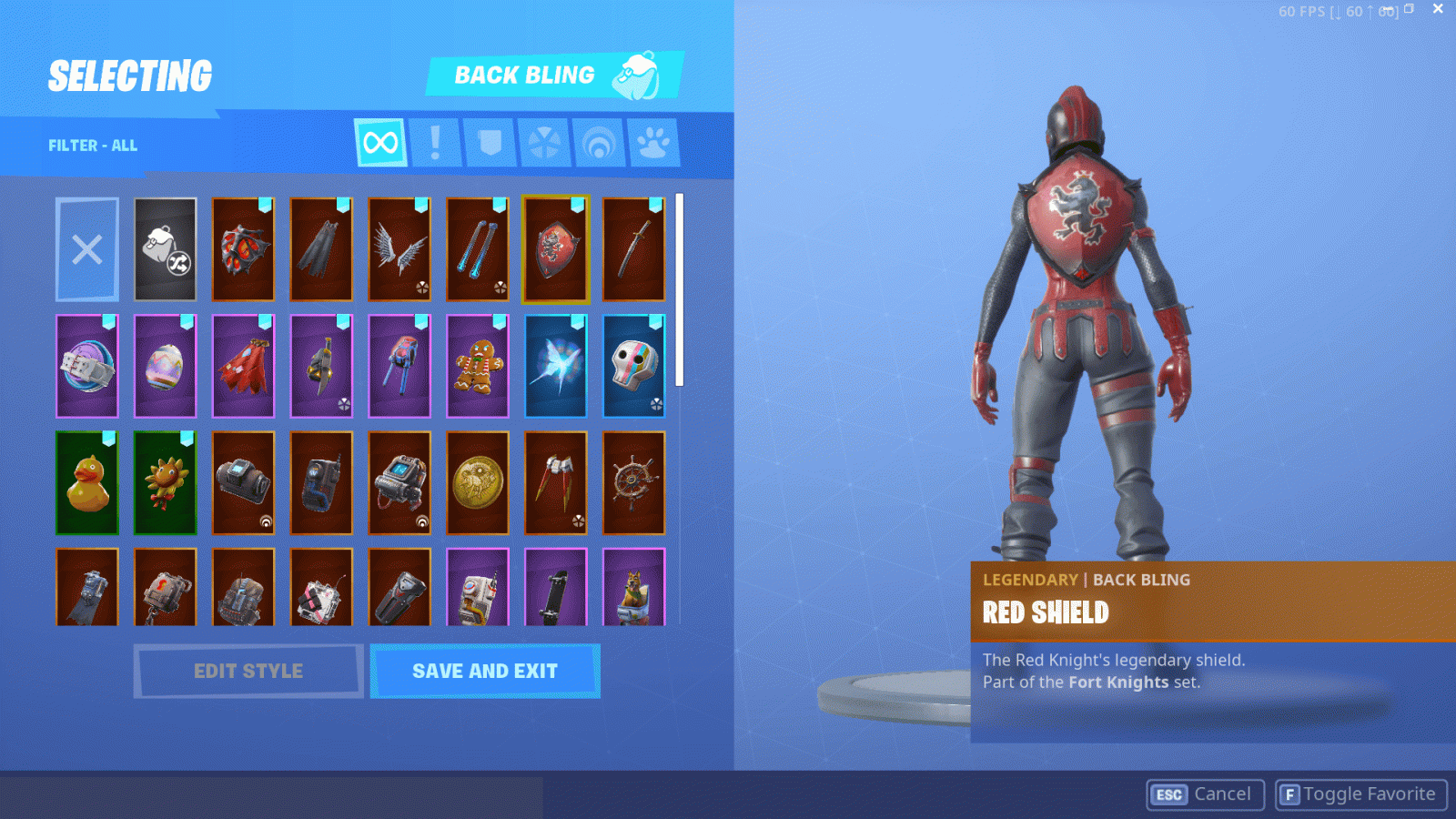1456x819 pixels.
Task: Click SAVE AND EXIT
Action: point(485,671)
